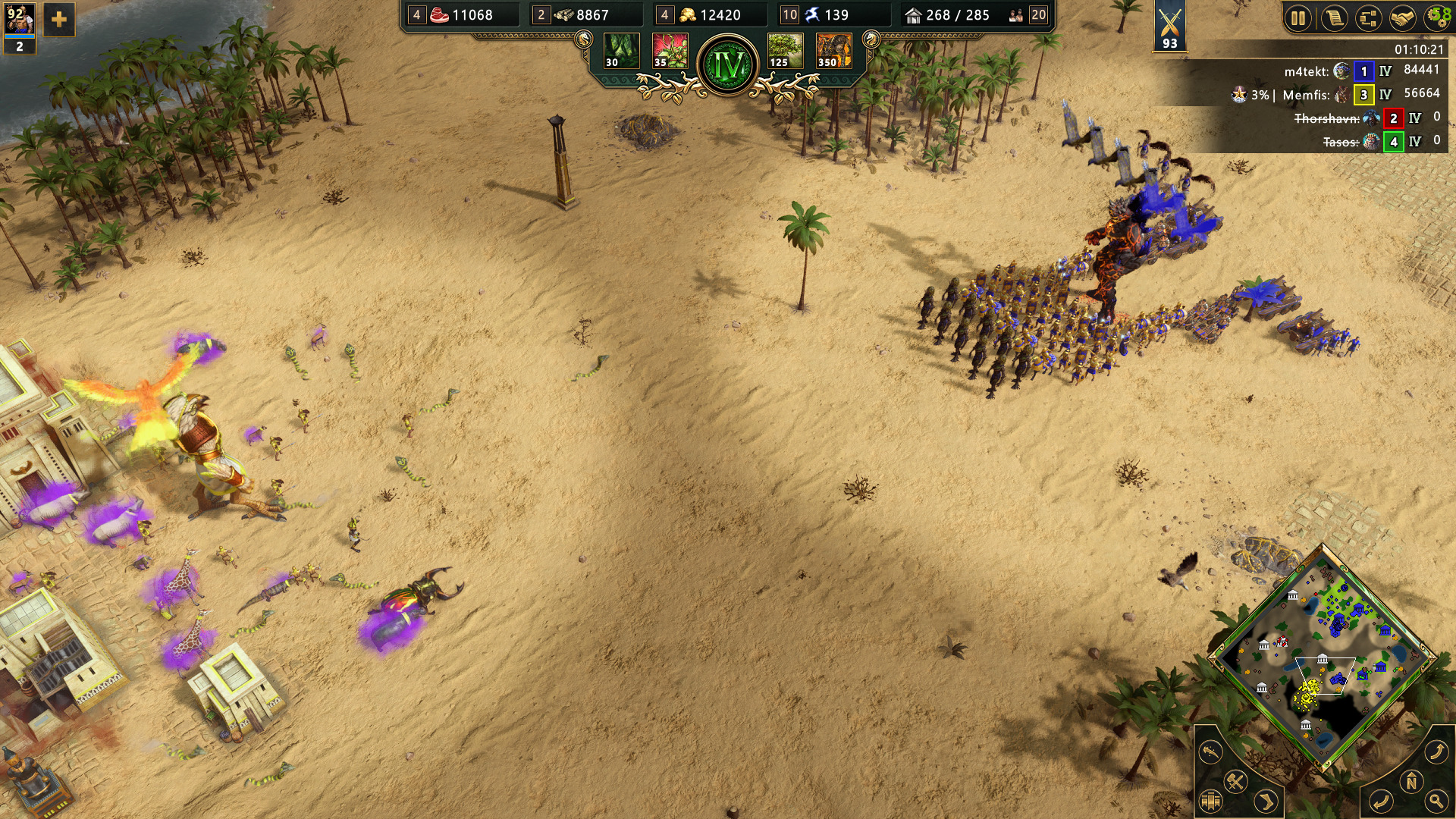Click the shooting star minimap signal button
The height and width of the screenshot is (819, 1456).
(1211, 752)
